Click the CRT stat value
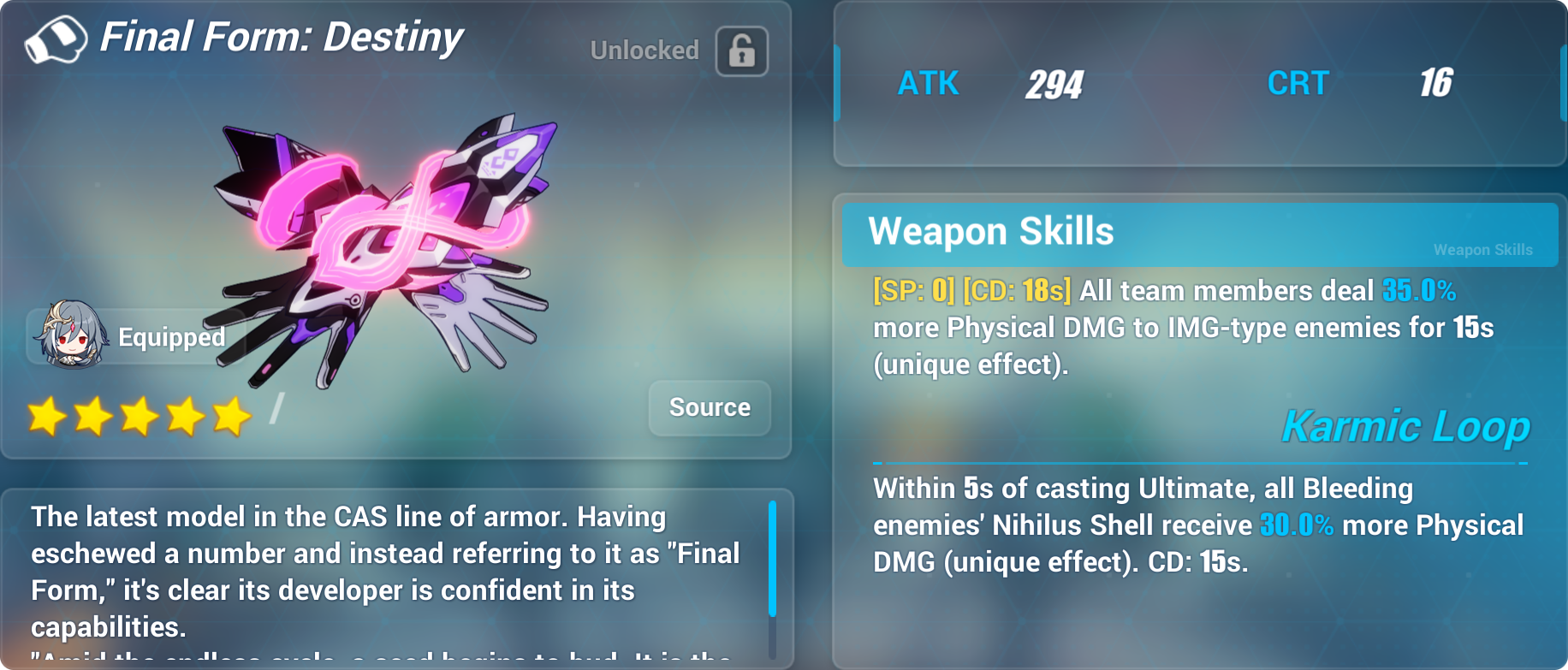This screenshot has height=670, width=1568. click(x=1436, y=83)
